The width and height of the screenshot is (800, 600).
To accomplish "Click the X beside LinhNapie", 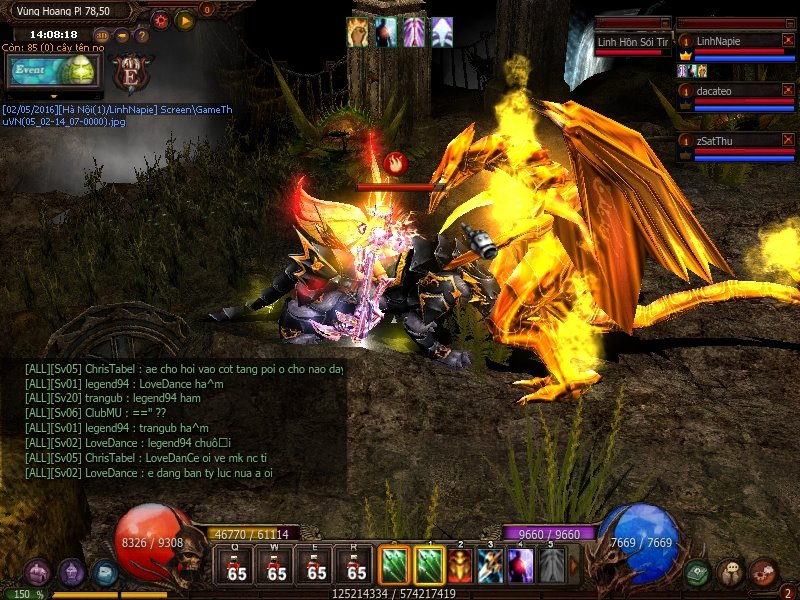I will click(x=787, y=40).
